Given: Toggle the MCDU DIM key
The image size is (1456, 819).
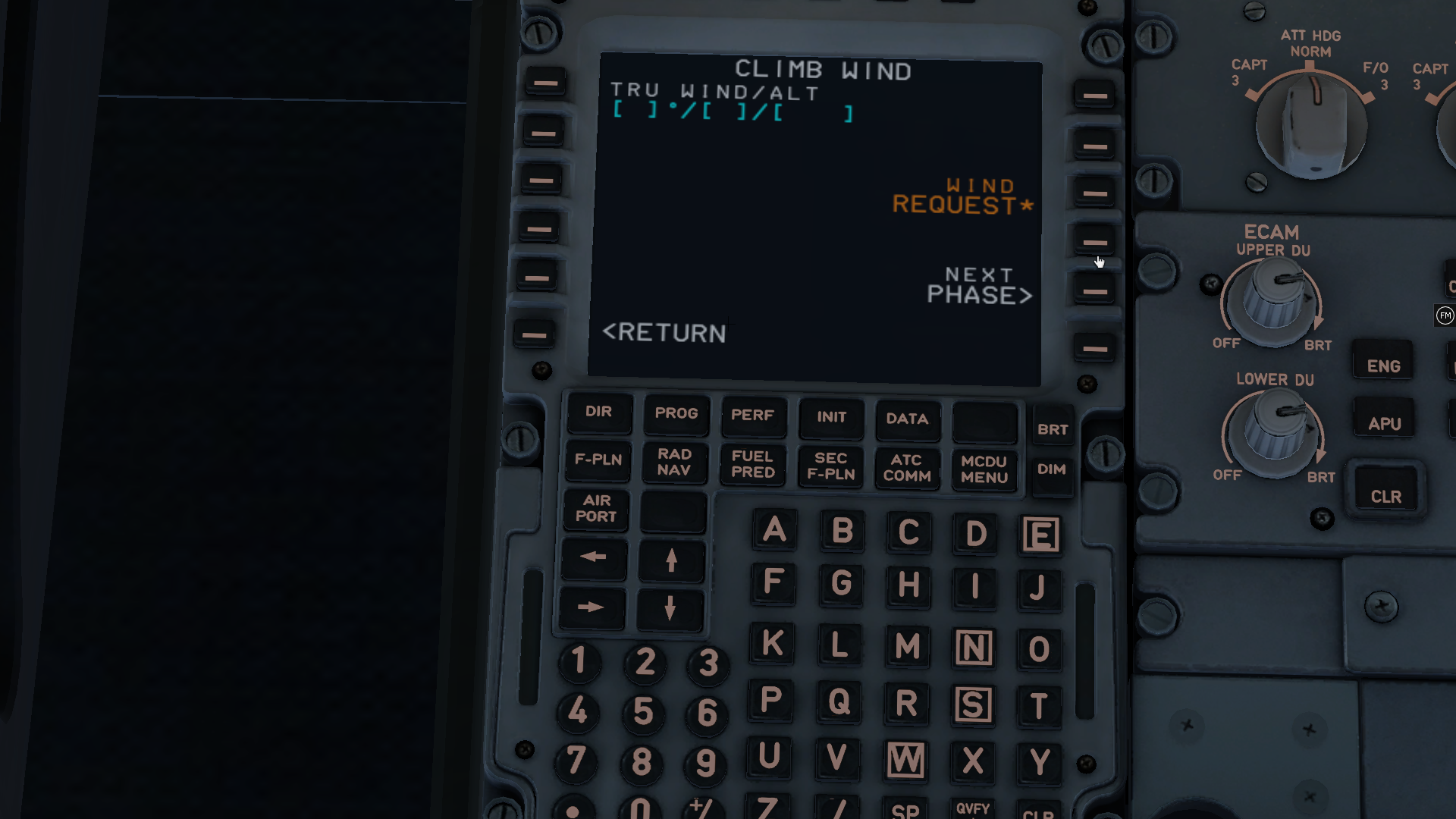Looking at the screenshot, I should click(1053, 469).
